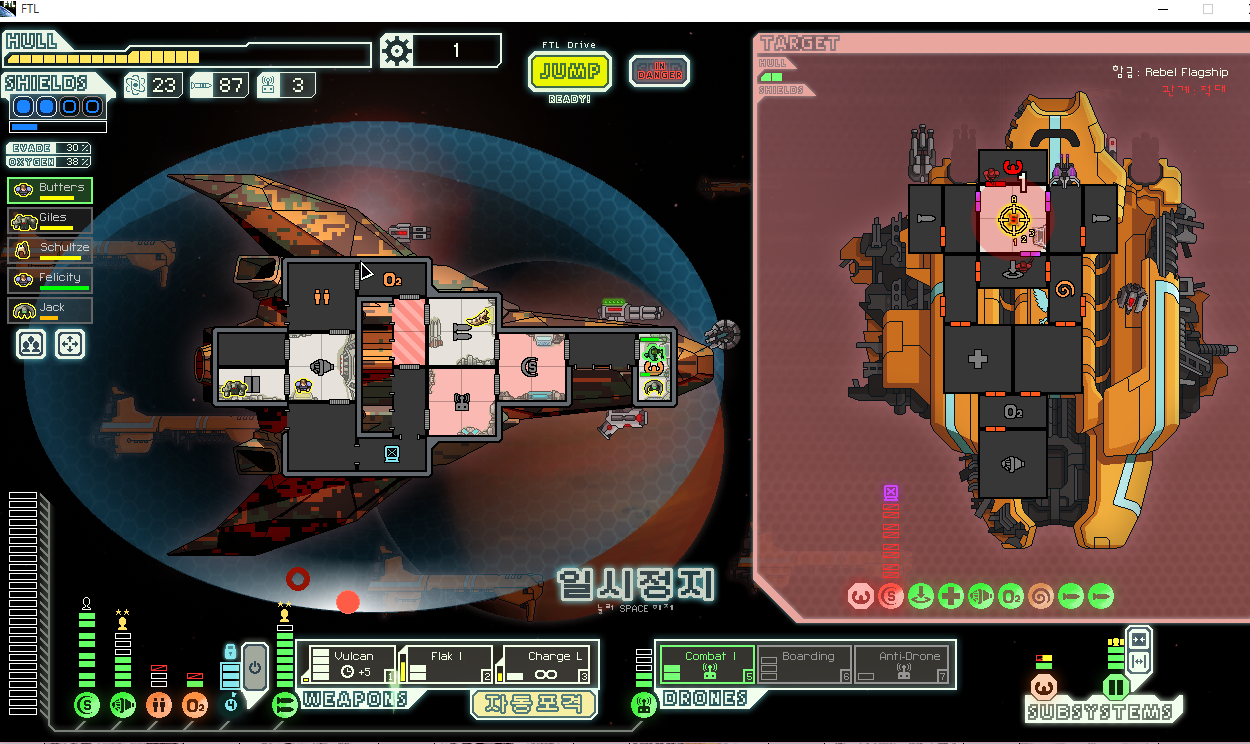Select crew member Butters
Image resolution: width=1250 pixels, height=744 pixels.
(x=50, y=190)
